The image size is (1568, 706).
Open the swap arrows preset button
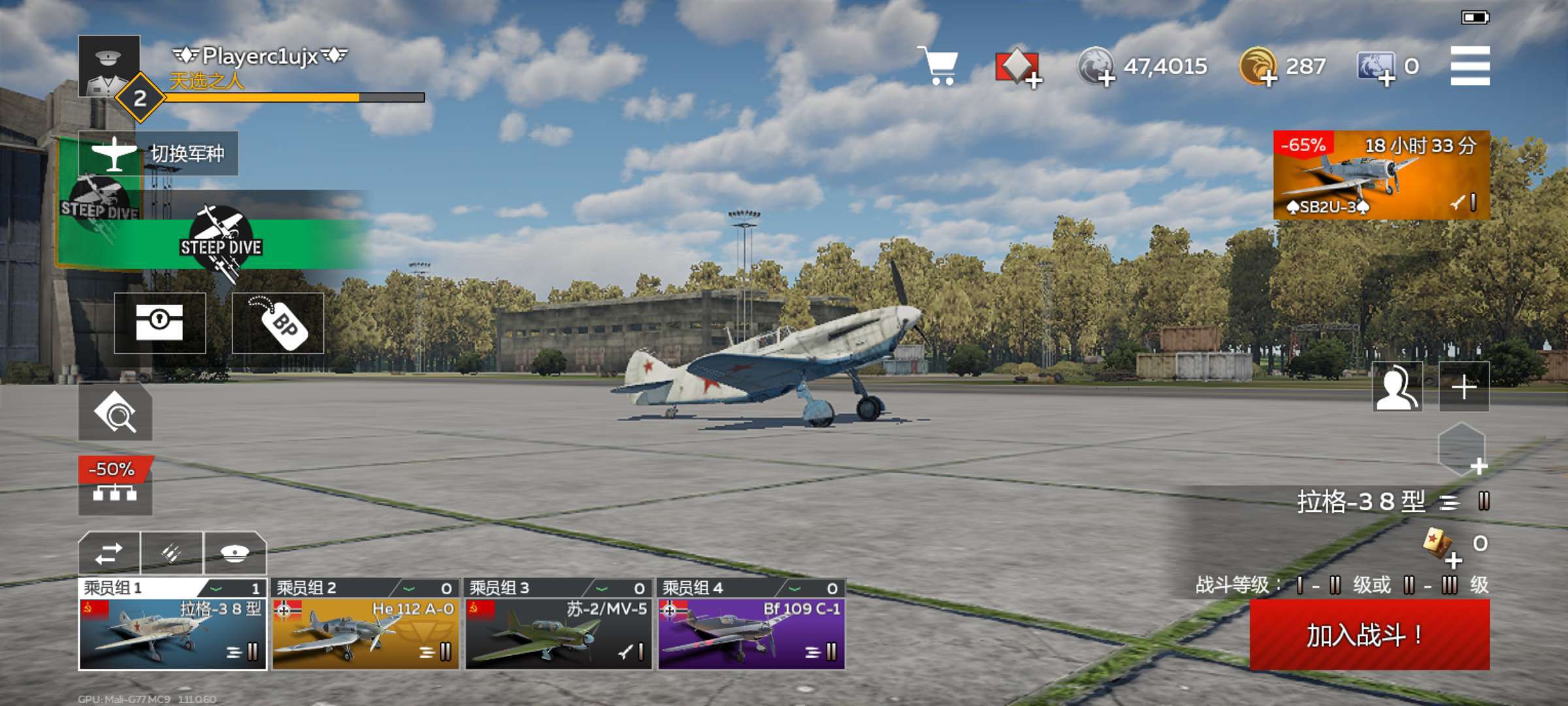pyautogui.click(x=109, y=554)
